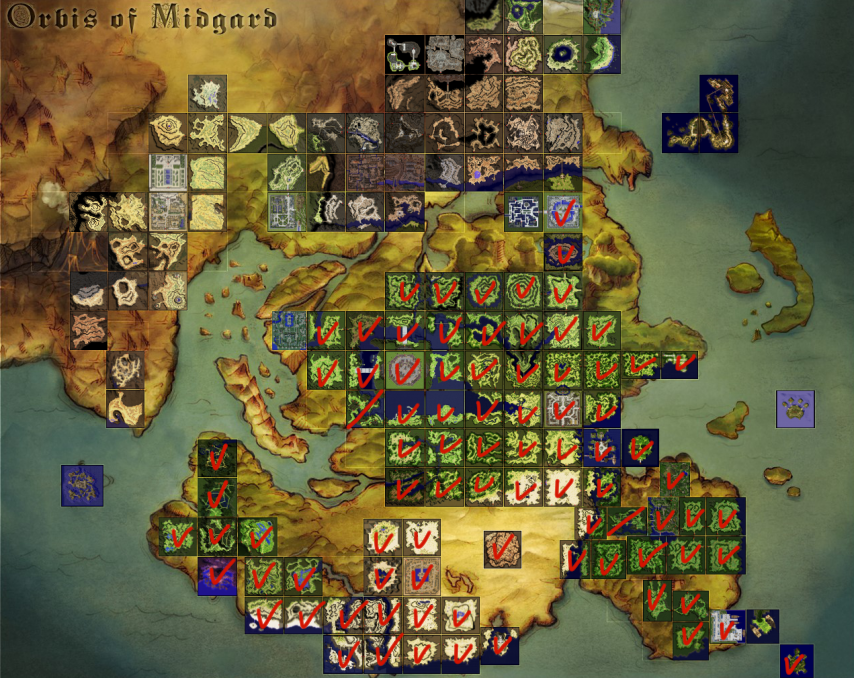The width and height of the screenshot is (854, 678).
Task: Open the lone snowy tile above the western region
Action: [207, 94]
